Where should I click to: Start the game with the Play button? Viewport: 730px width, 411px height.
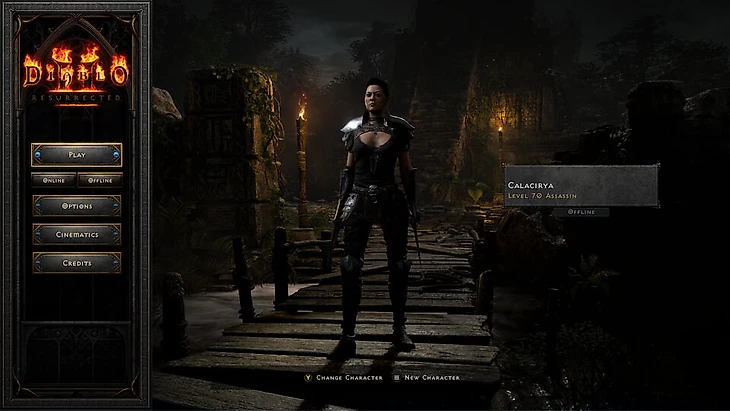[x=77, y=155]
